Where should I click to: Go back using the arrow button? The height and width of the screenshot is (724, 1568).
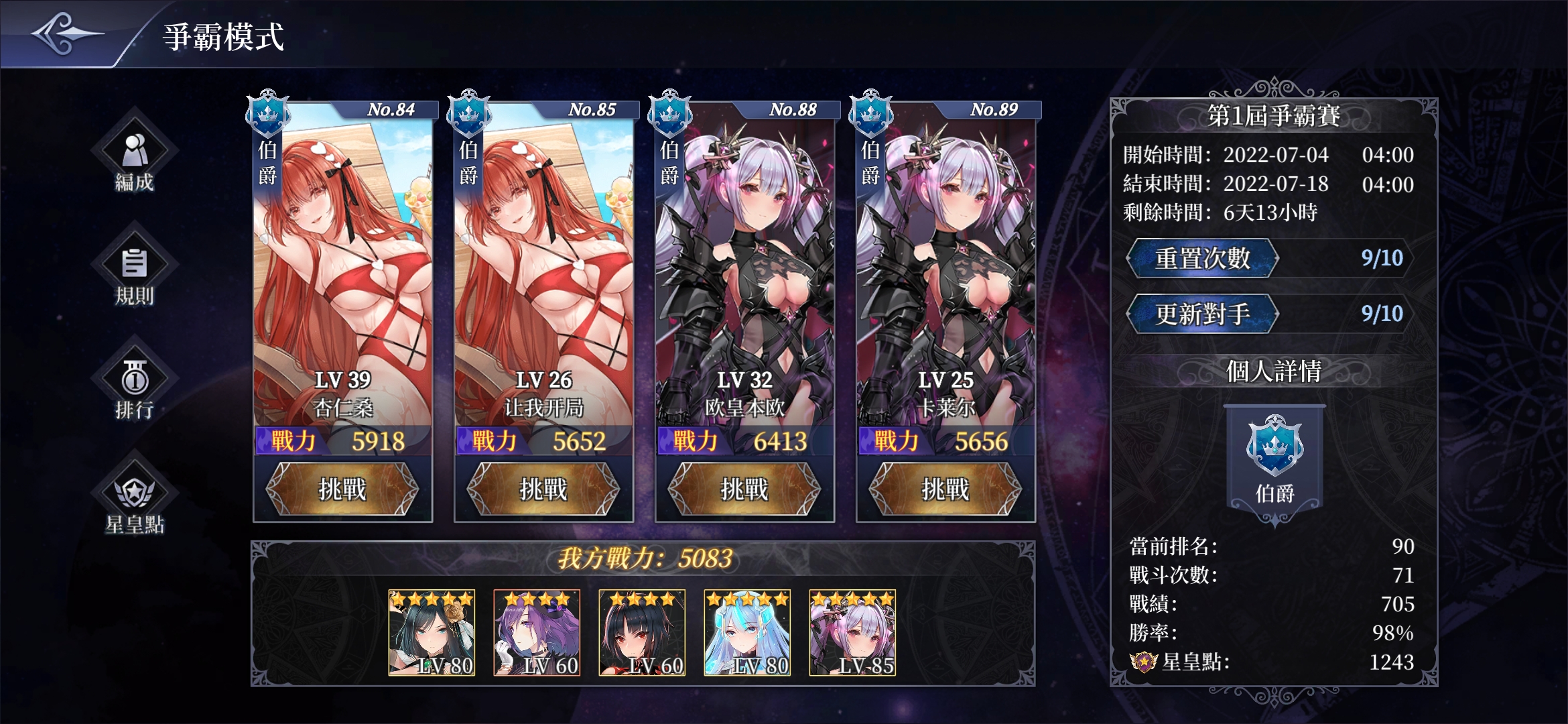point(66,34)
